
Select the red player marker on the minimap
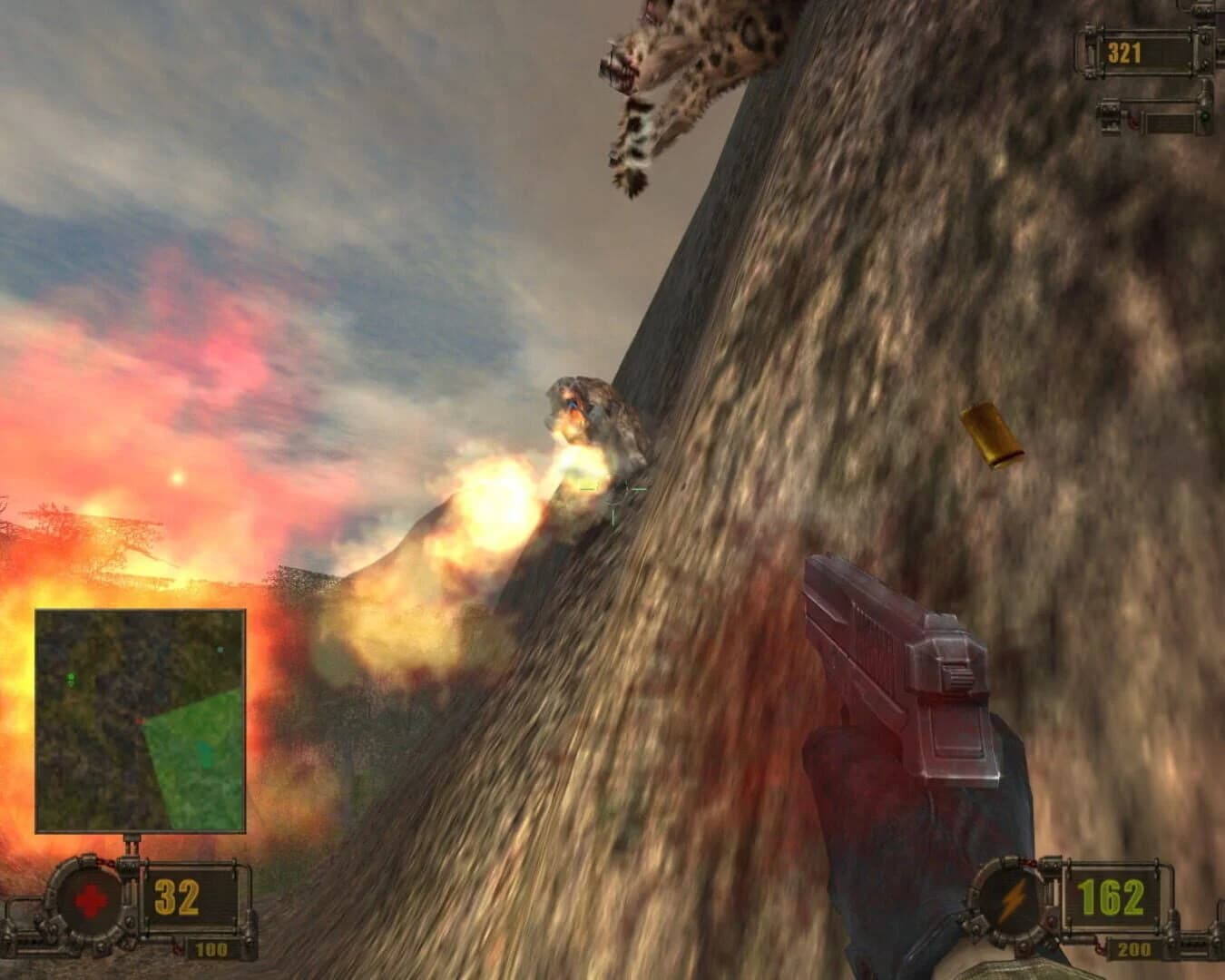click(140, 720)
